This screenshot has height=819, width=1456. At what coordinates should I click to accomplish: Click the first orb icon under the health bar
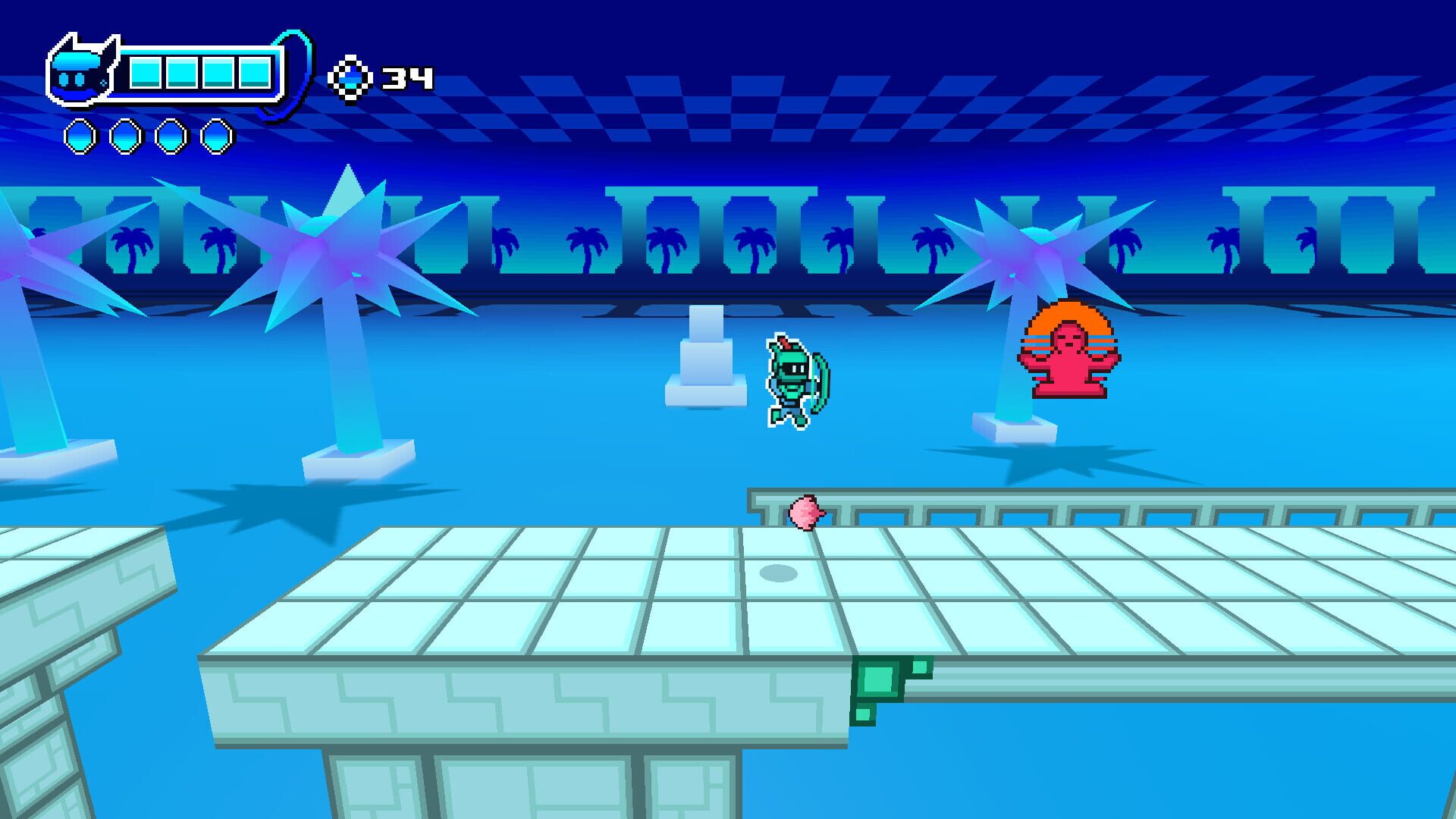click(x=78, y=136)
